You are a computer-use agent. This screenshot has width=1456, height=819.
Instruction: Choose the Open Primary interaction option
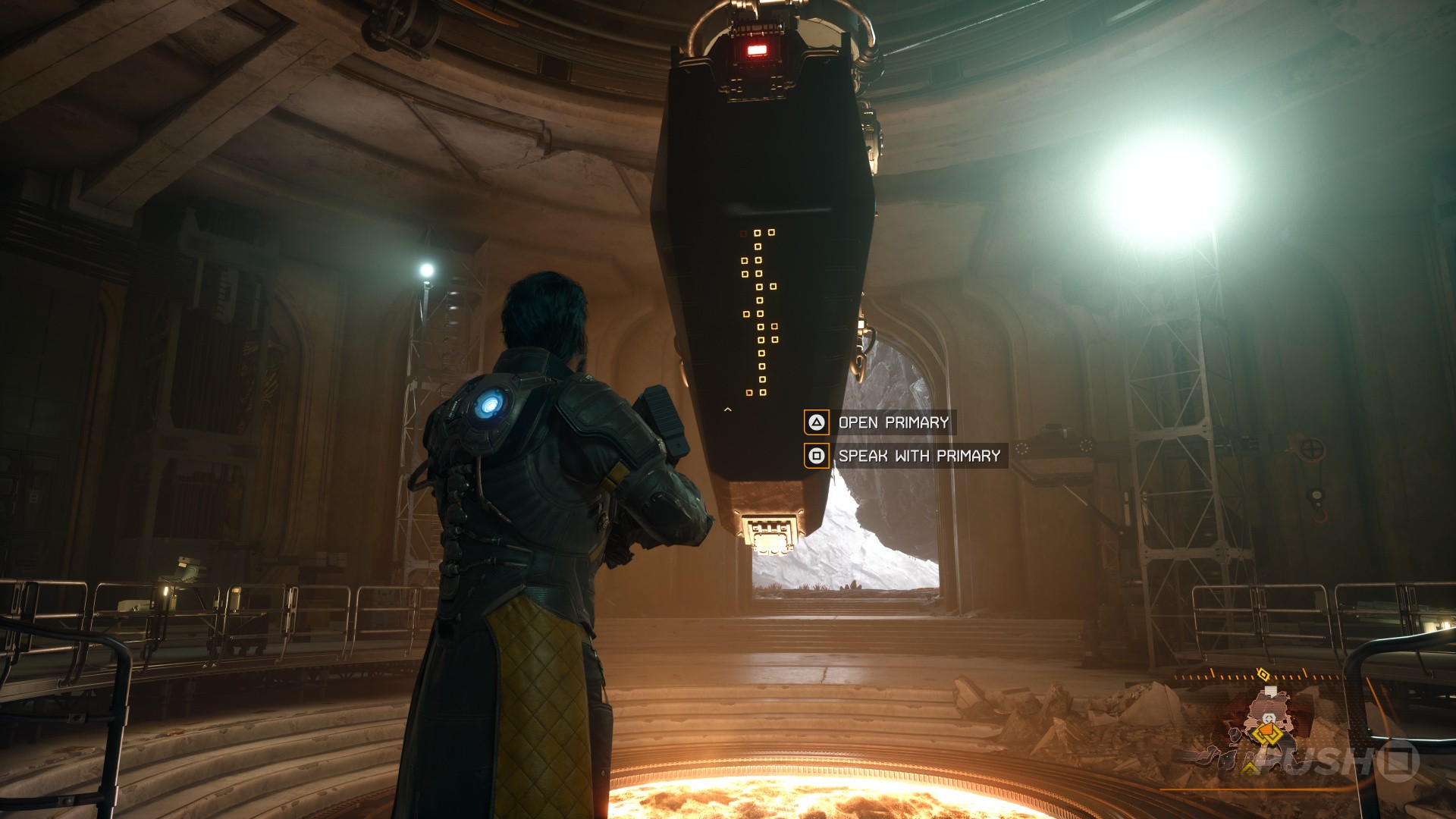tap(880, 422)
